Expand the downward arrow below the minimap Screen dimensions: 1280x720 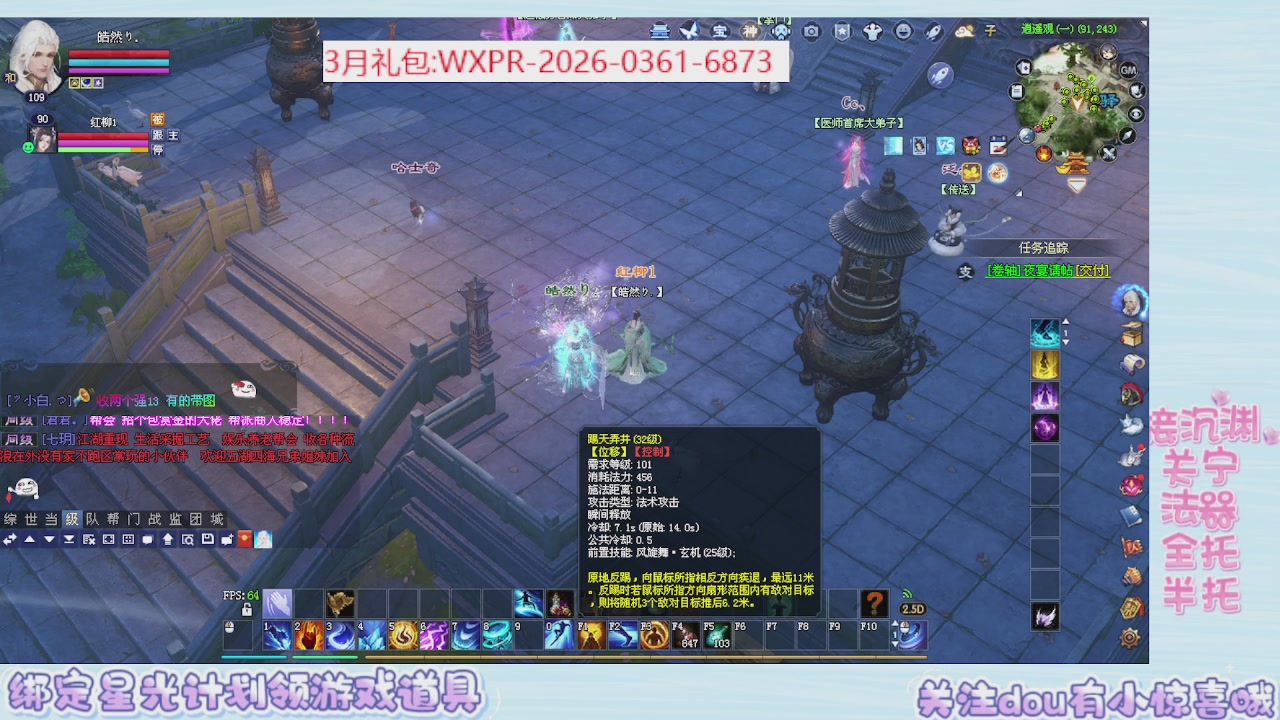pyautogui.click(x=1076, y=185)
